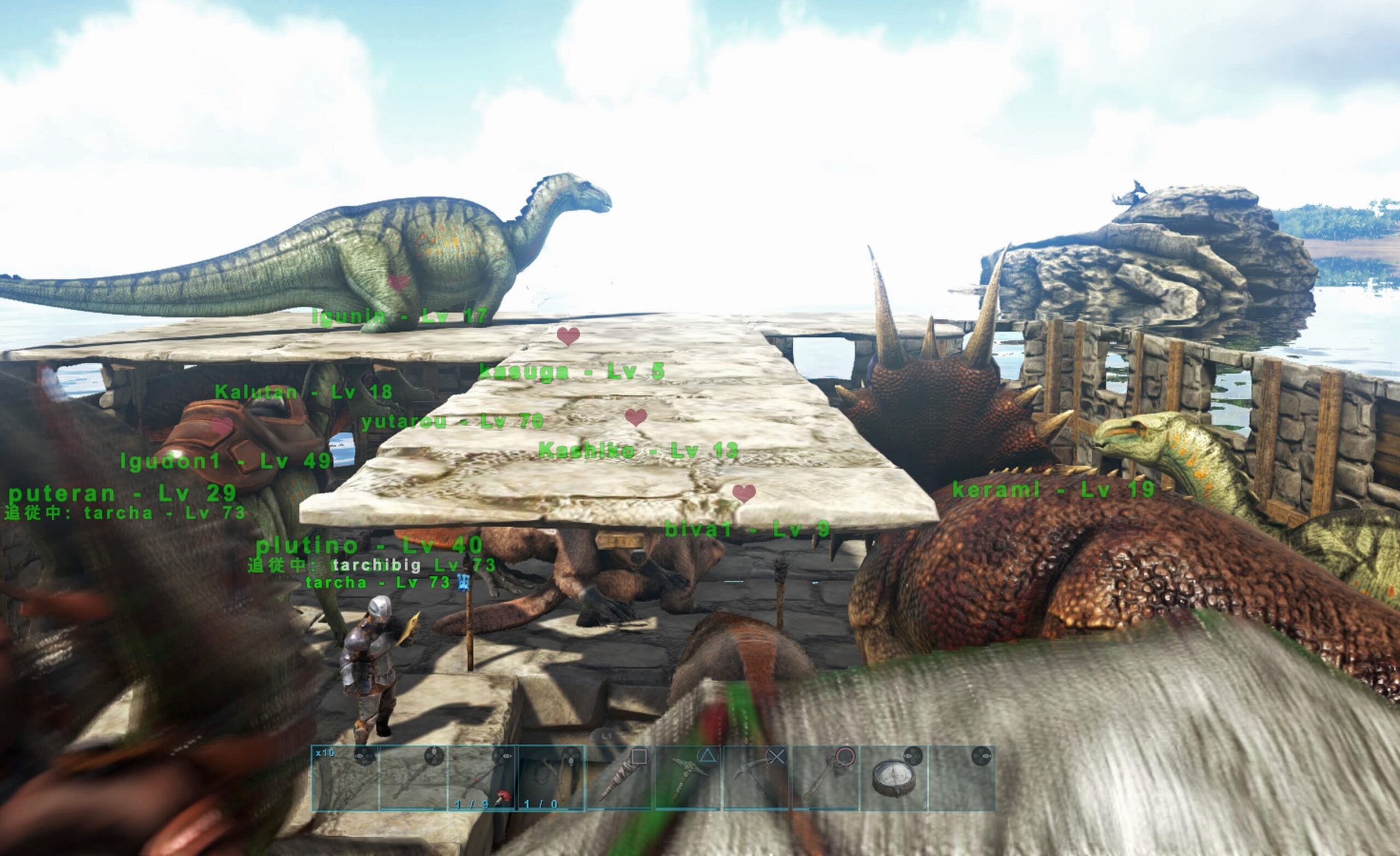Select the compass in the hotbar
This screenshot has height=856, width=1400.
(x=894, y=777)
